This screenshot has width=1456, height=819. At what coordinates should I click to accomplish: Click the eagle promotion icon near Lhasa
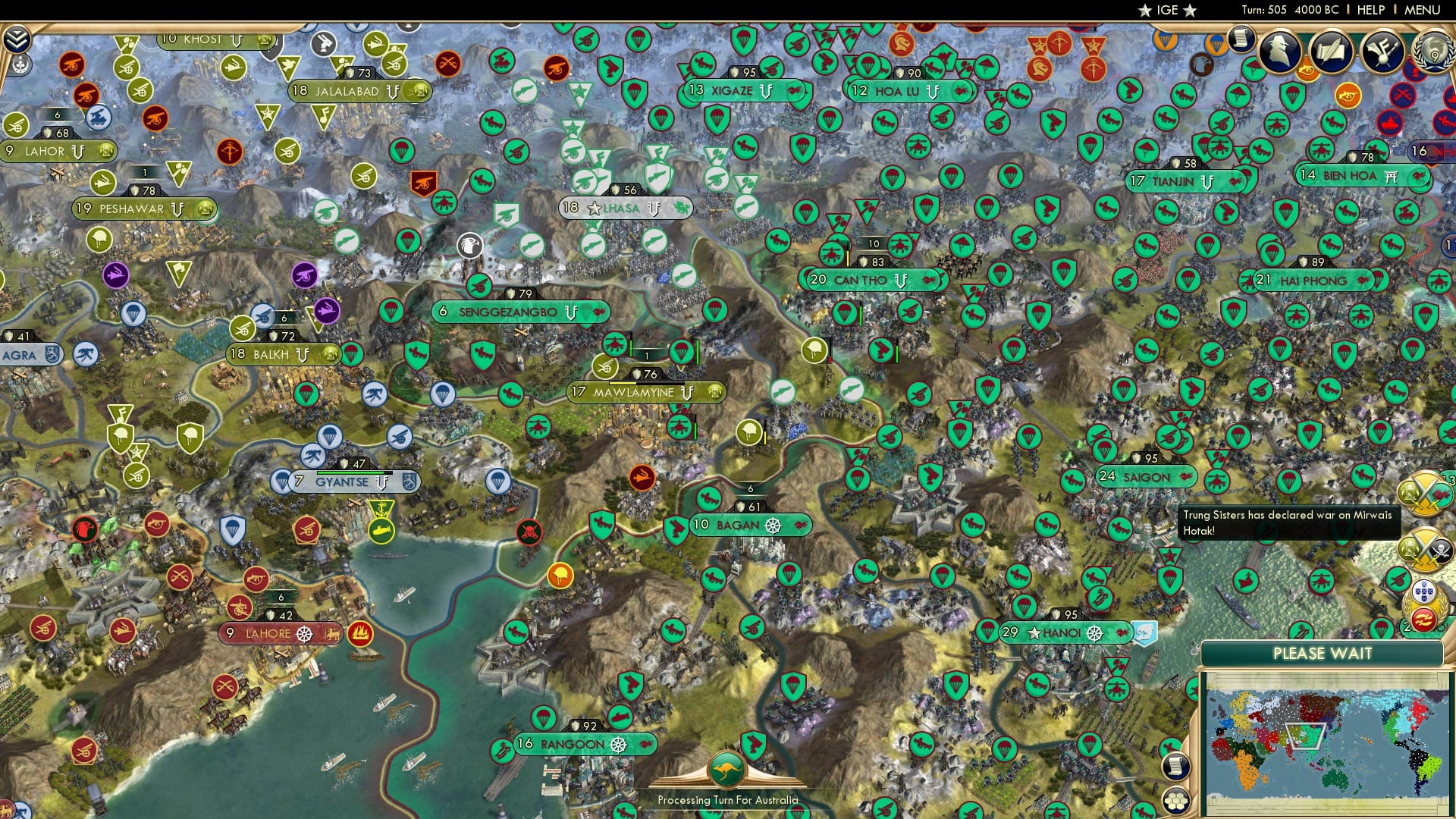point(472,247)
